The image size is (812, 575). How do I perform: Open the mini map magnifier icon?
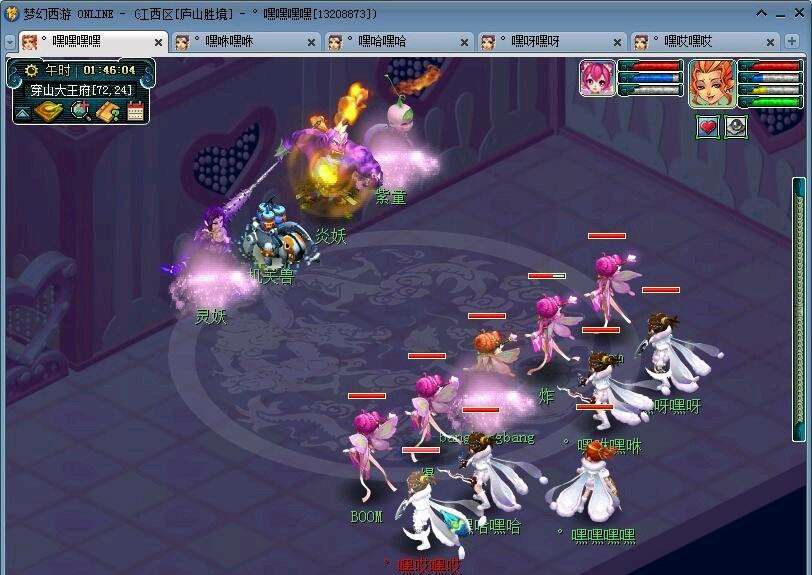(79, 111)
